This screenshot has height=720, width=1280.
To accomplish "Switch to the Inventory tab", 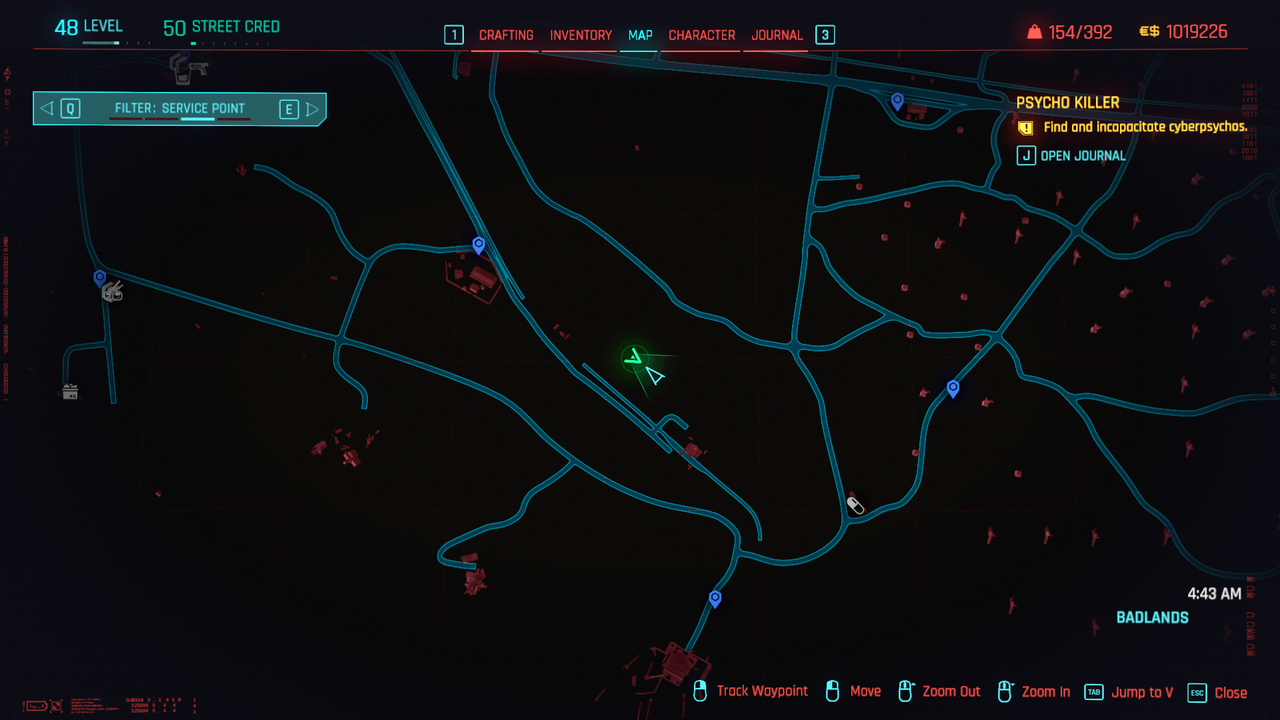I will click(x=581, y=35).
